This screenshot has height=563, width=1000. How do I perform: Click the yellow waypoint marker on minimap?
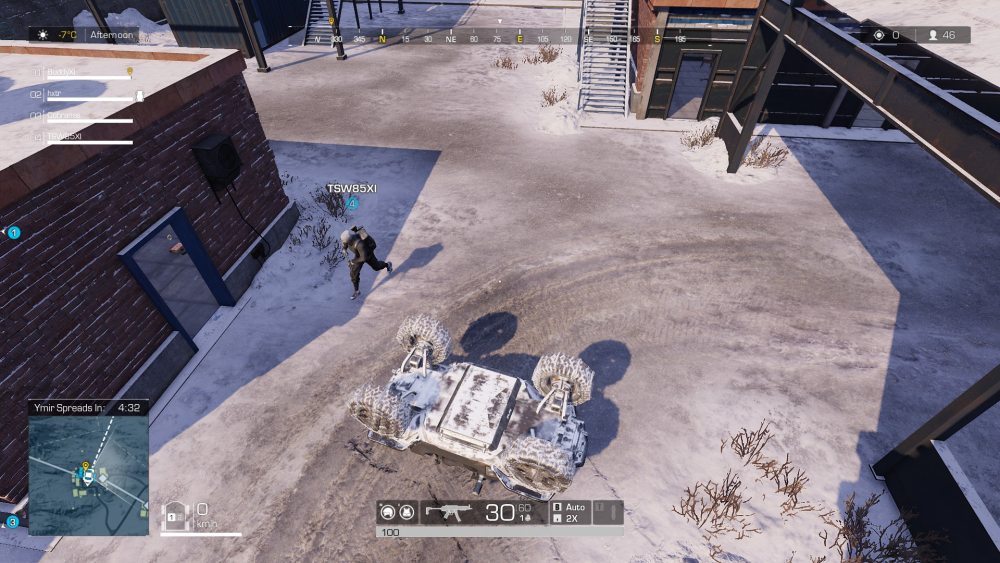pos(85,465)
